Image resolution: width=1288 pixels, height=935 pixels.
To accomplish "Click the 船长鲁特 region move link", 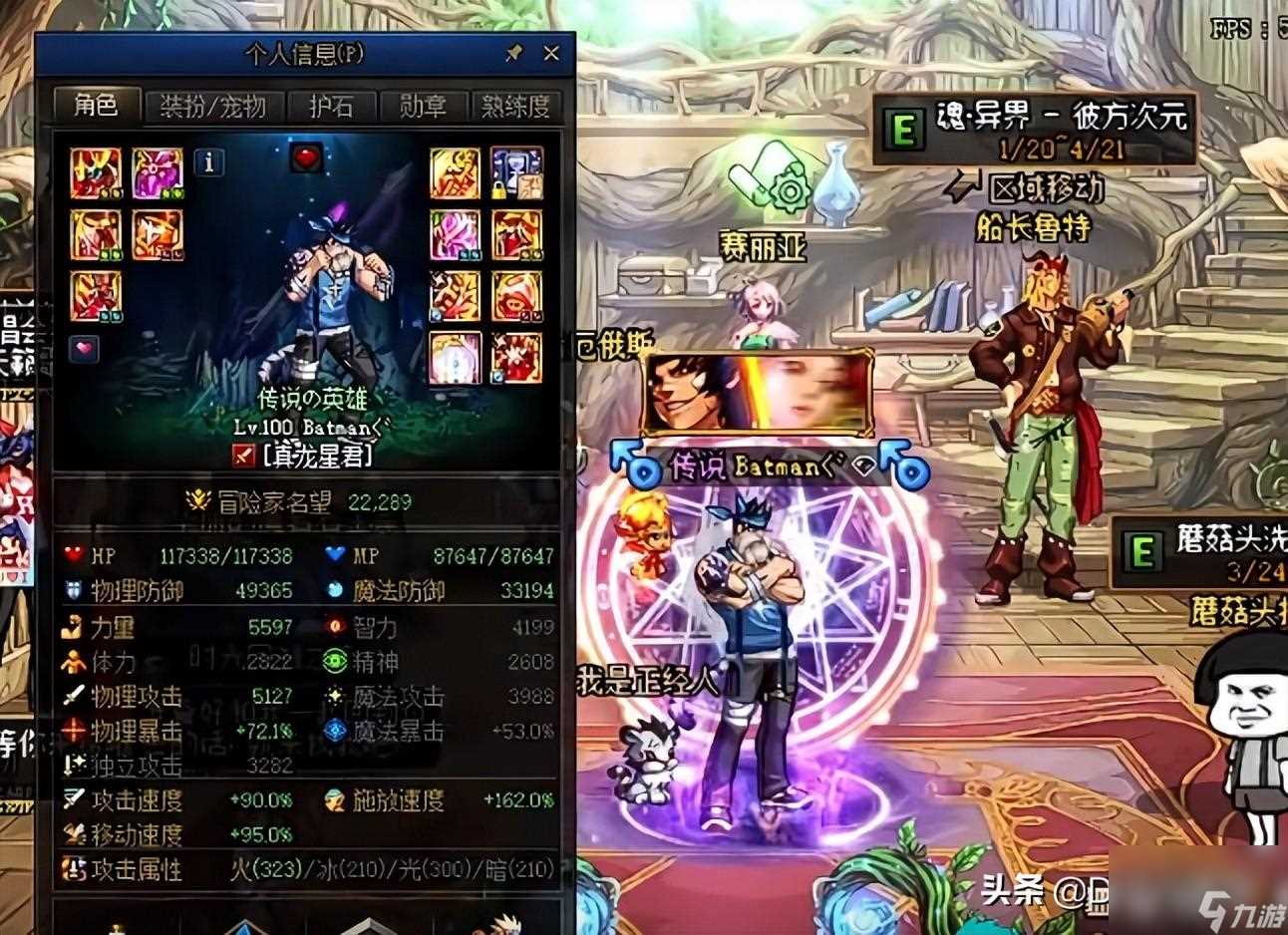I will [1036, 226].
